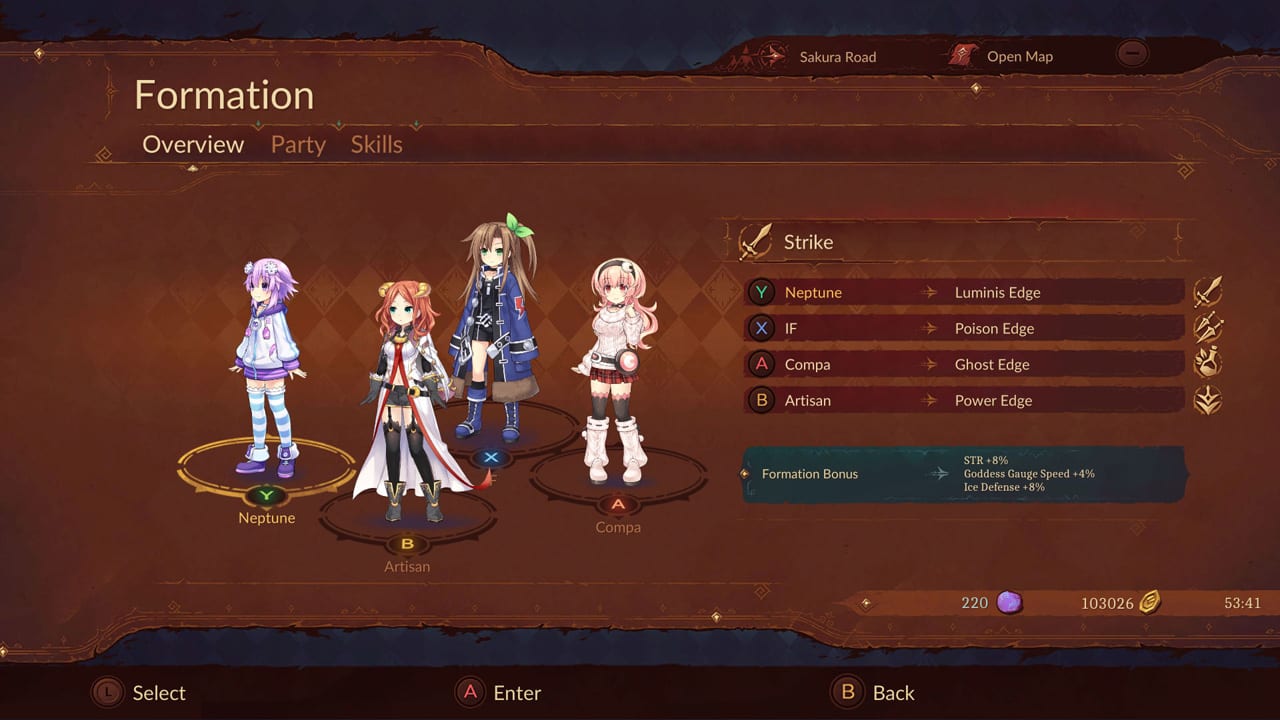Open the Skills tab
This screenshot has width=1280, height=720.
click(x=376, y=144)
